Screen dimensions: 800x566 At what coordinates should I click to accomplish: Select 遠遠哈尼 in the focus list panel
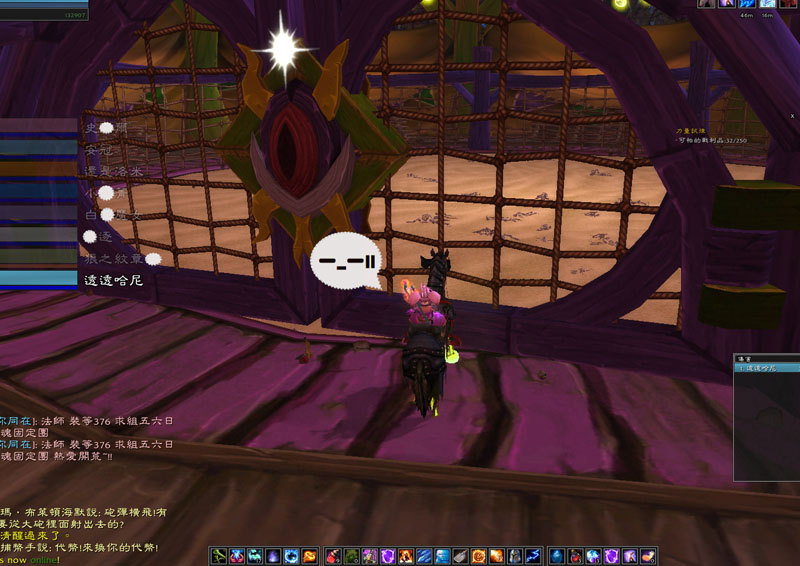[764, 368]
